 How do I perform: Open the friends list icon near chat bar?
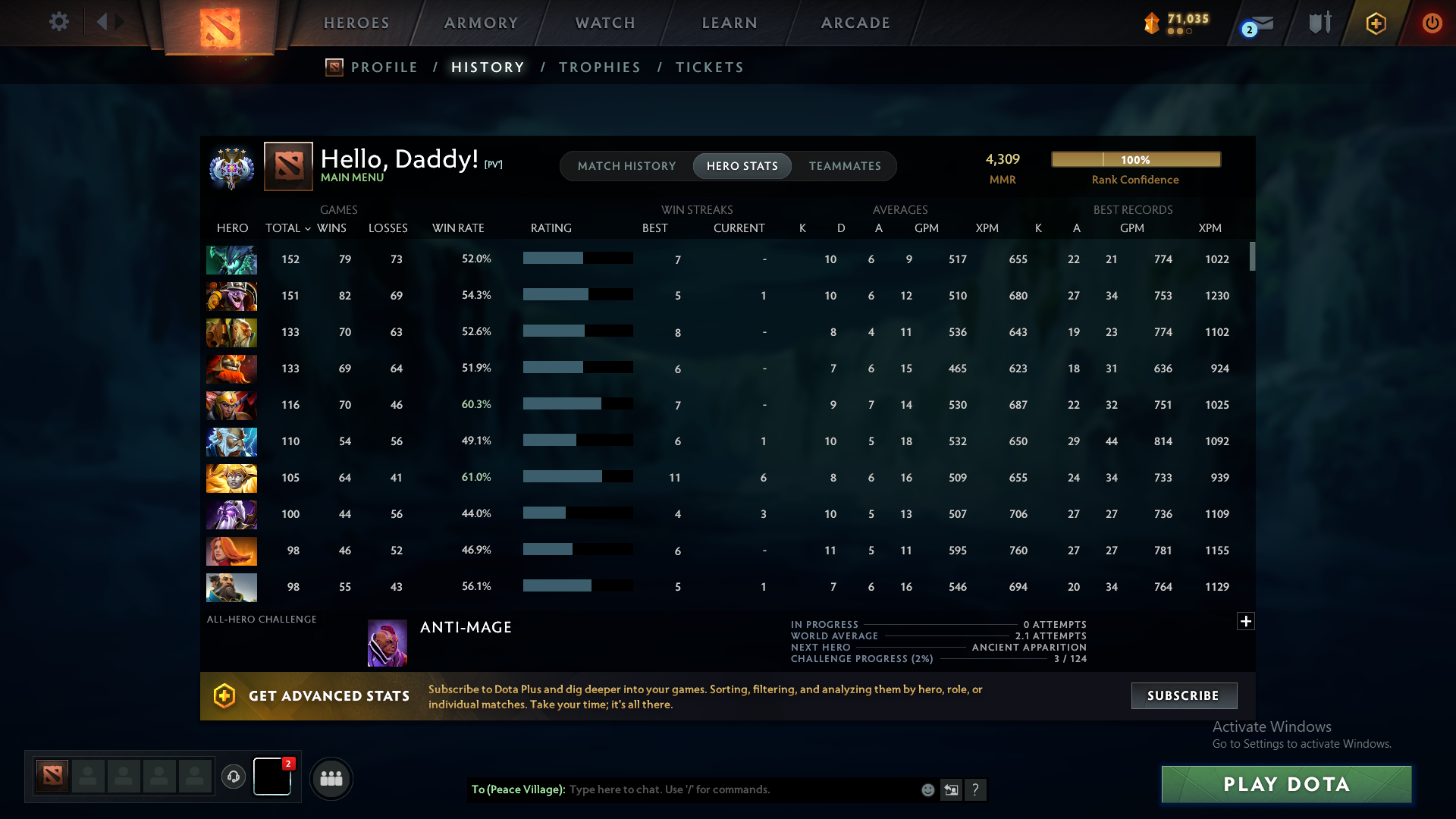pyautogui.click(x=331, y=778)
